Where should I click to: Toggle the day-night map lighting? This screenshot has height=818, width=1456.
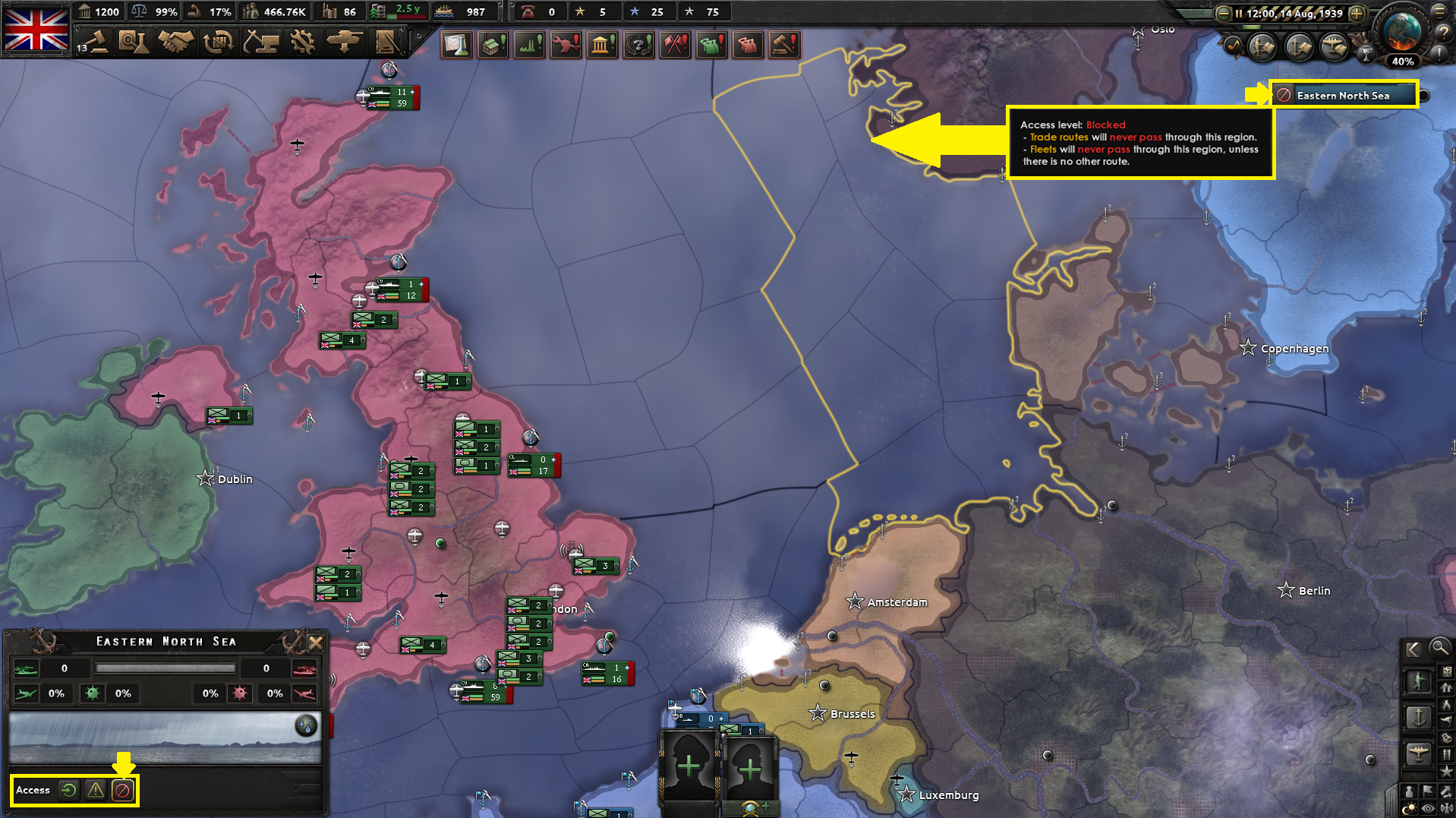(1409, 807)
